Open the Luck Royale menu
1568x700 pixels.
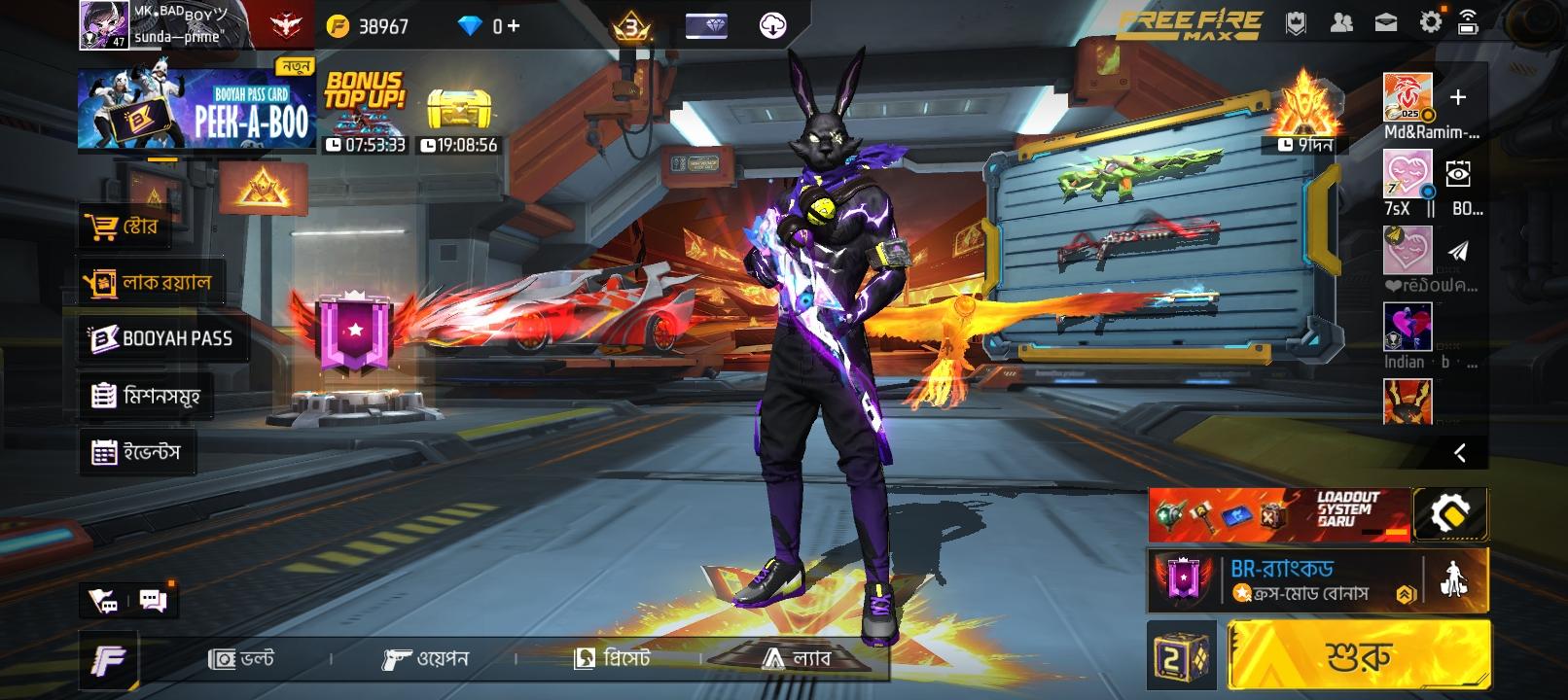pyautogui.click(x=151, y=283)
